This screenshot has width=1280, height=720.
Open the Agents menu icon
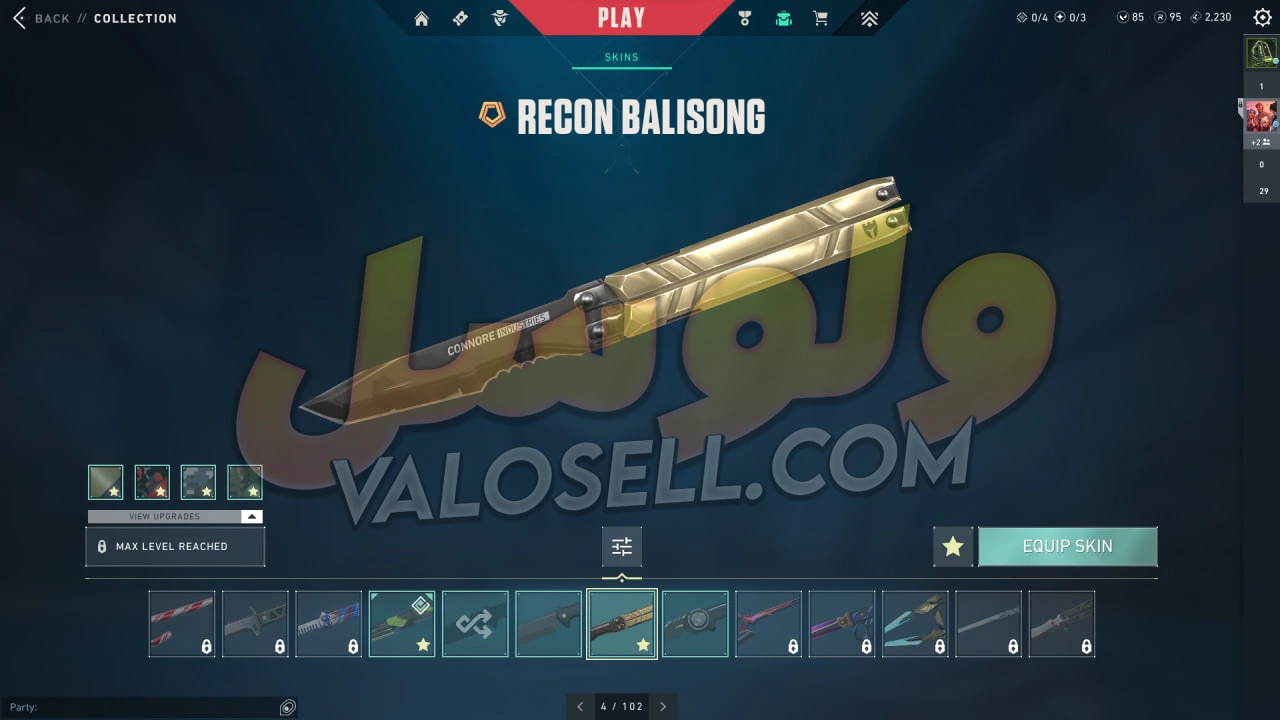coord(500,18)
